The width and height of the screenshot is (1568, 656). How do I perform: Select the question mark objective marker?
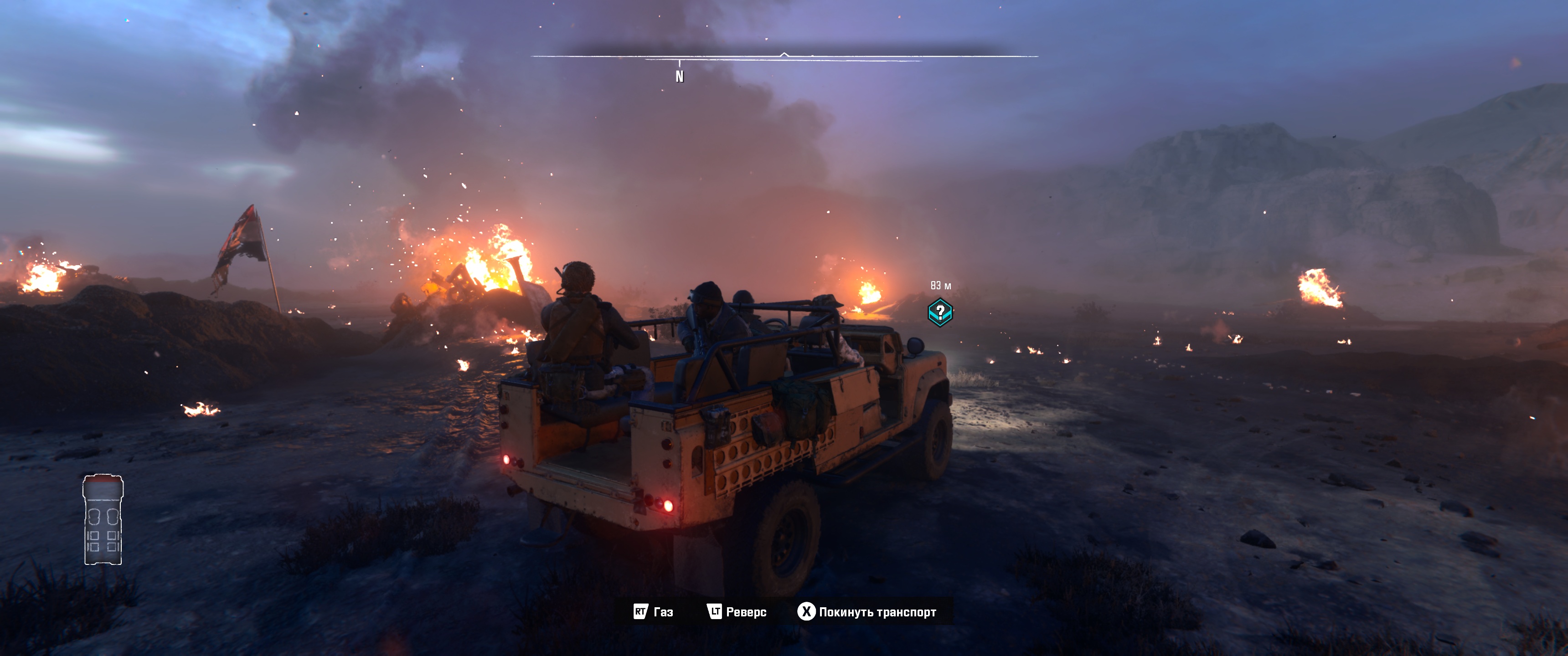coord(940,312)
